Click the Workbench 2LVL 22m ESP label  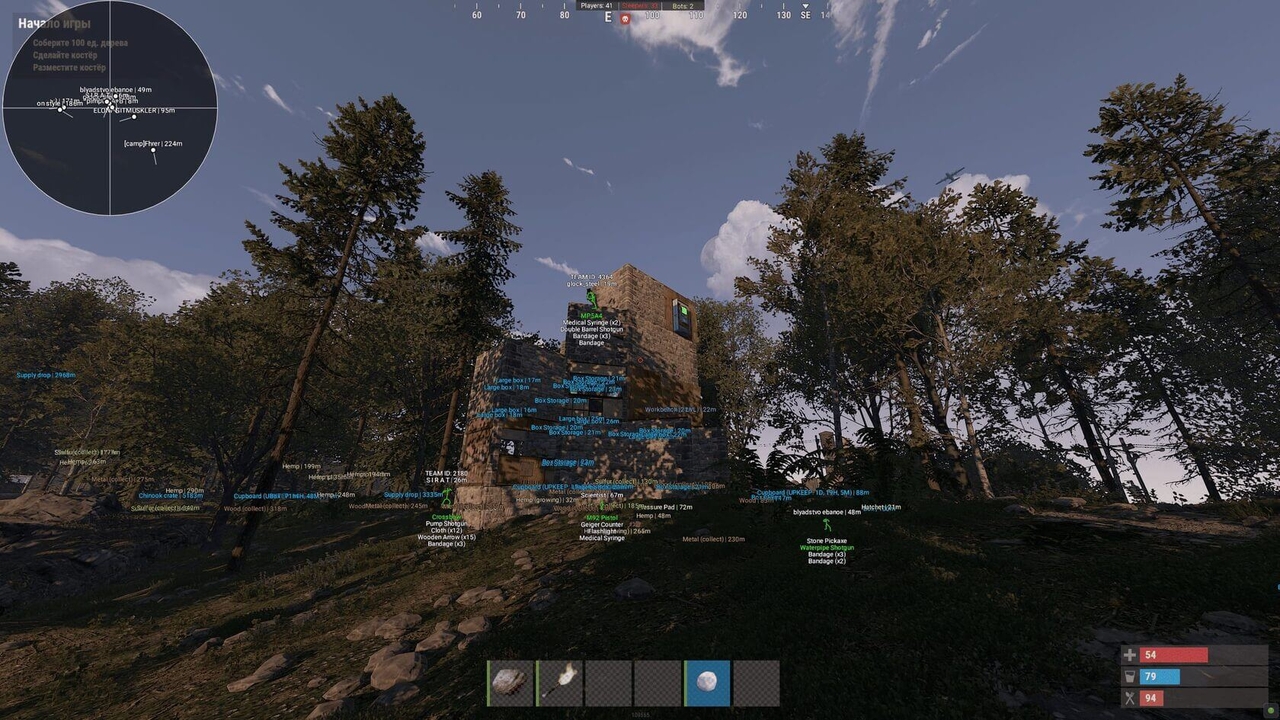[680, 409]
